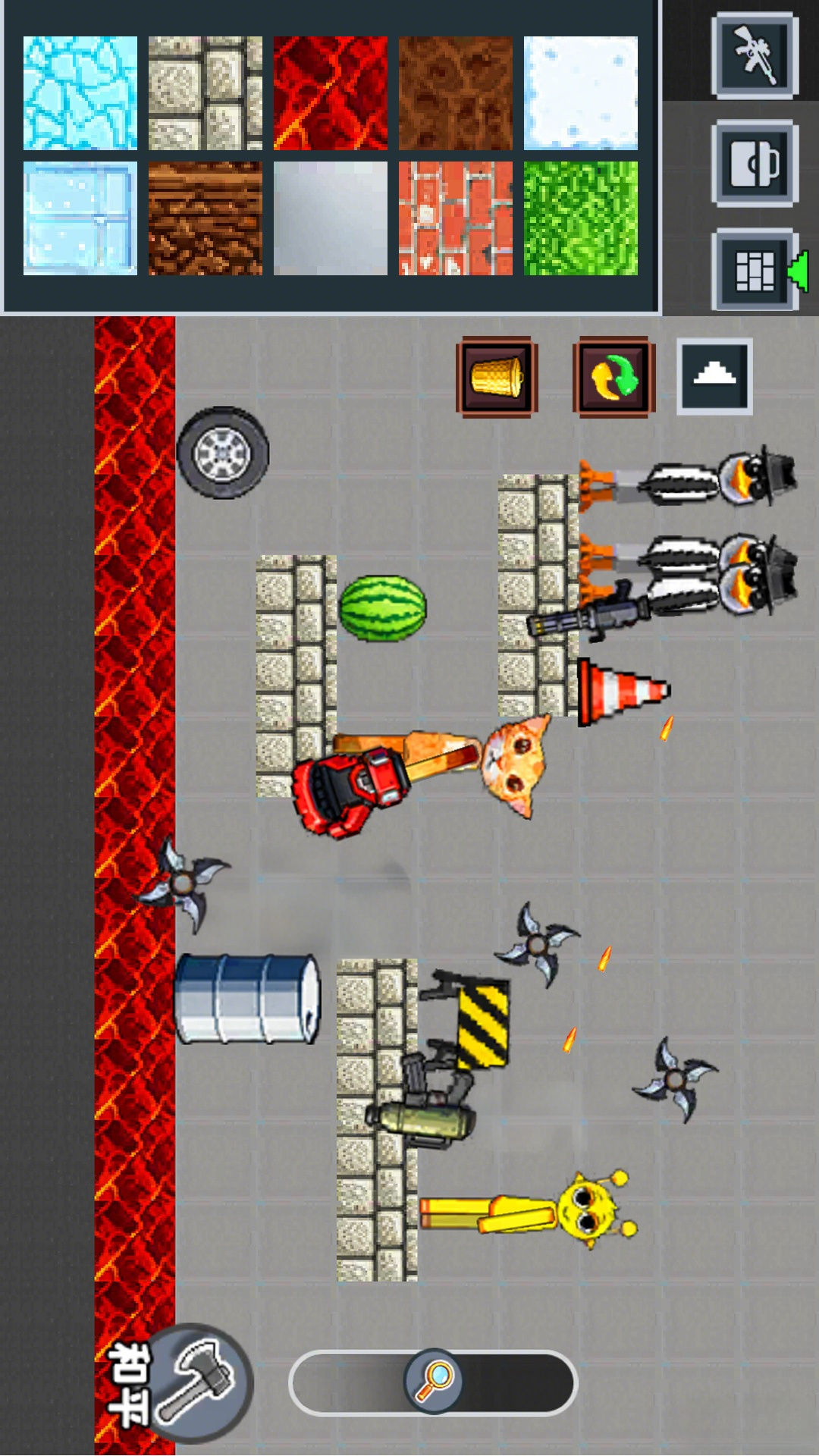Open the building blocks category tab
819x1456 pixels.
755,271
